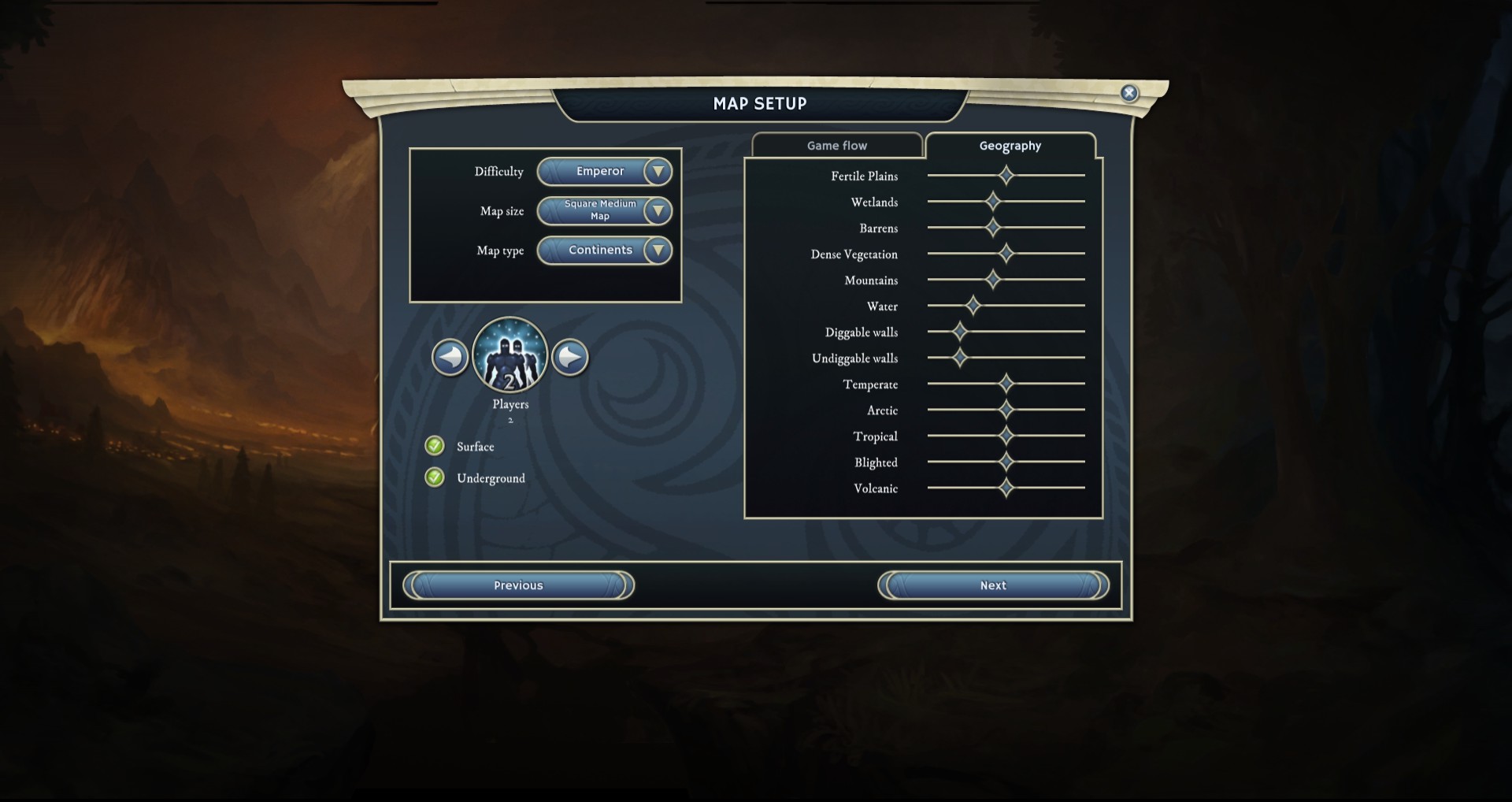Click the Wetlands slider handle
The height and width of the screenshot is (802, 1512).
click(x=993, y=202)
